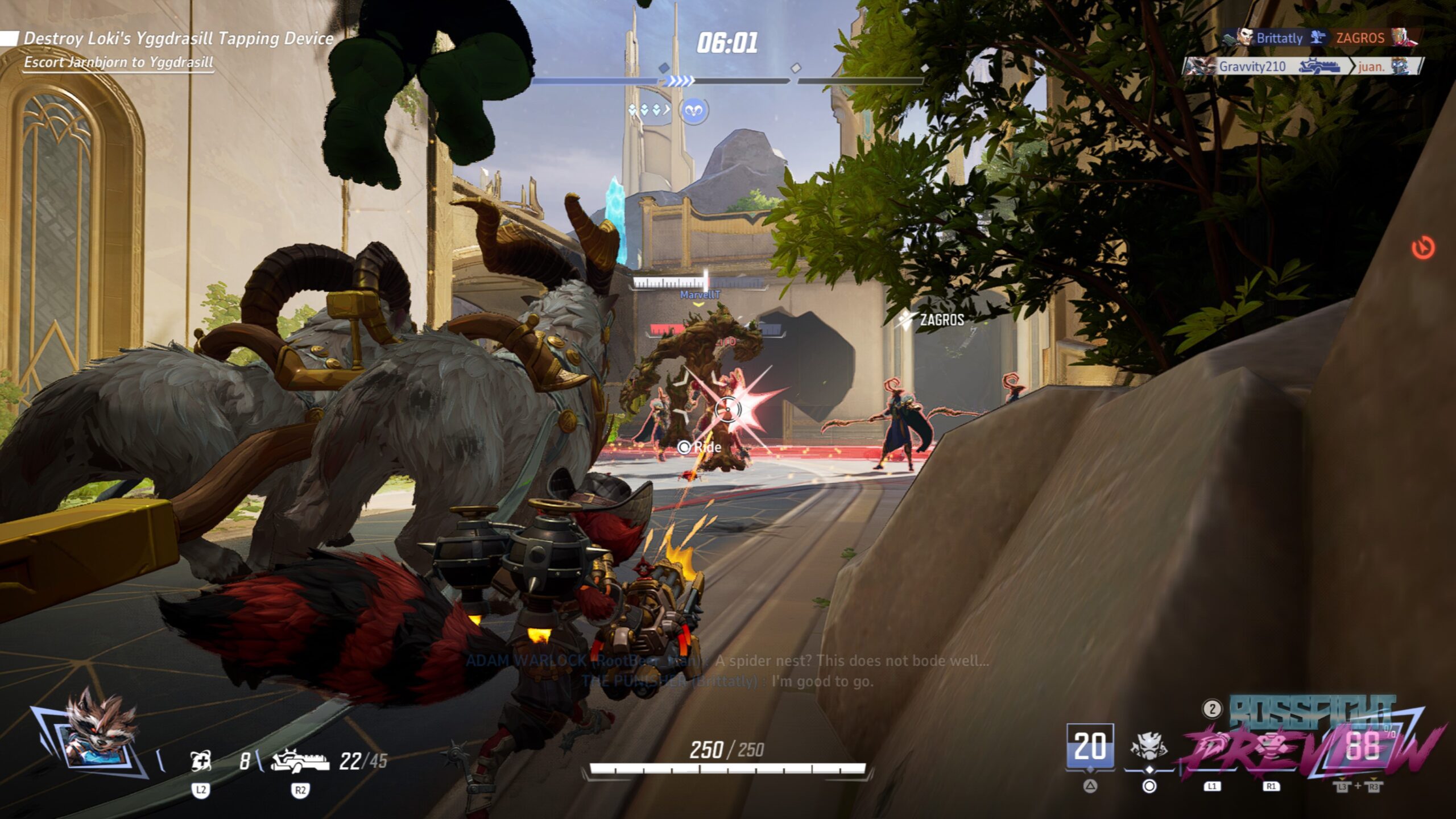This screenshot has height=819, width=1456.
Task: Activate the Groot team-up ability icon
Action: (x=1148, y=746)
